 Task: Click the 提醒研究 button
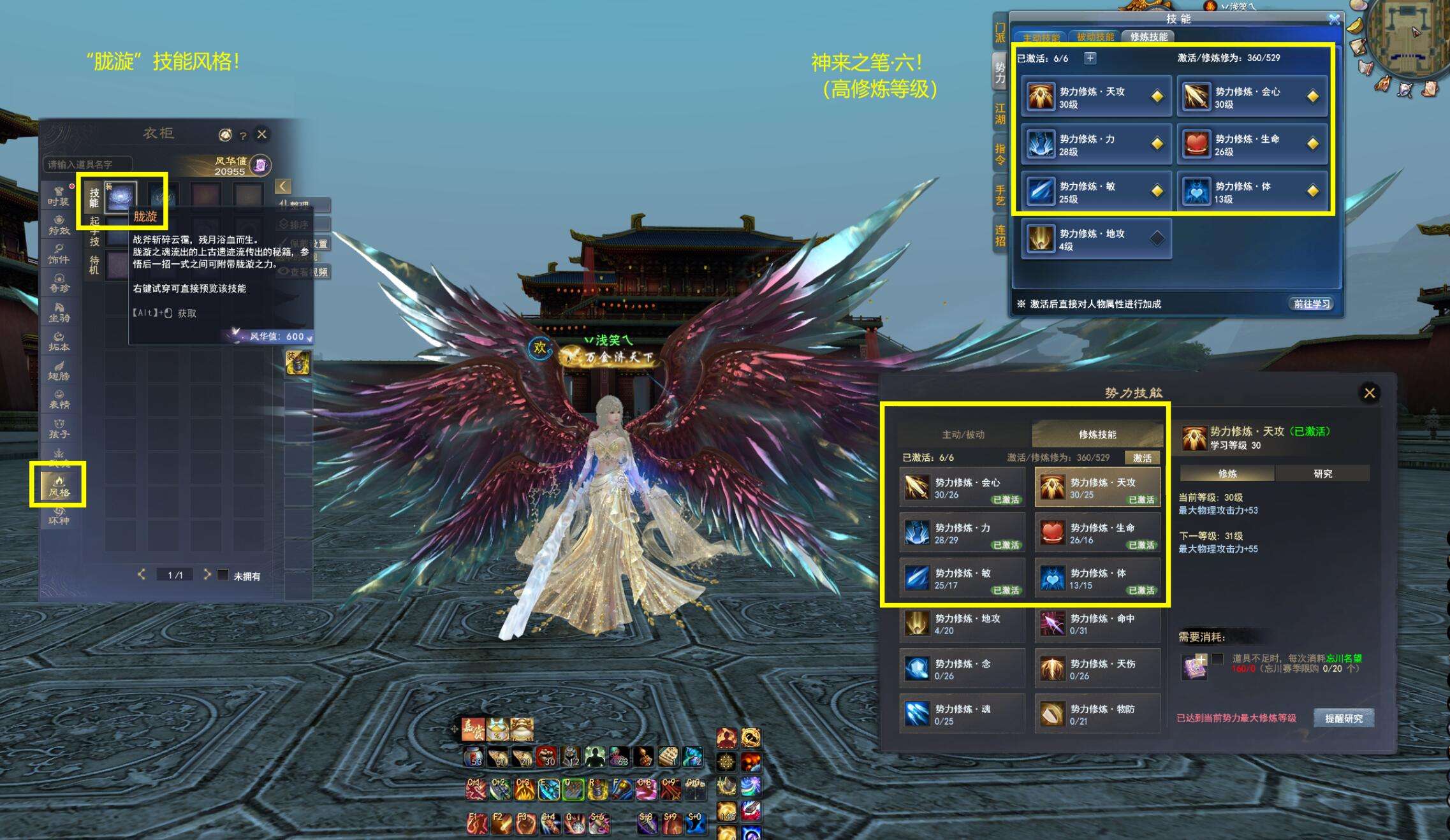pyautogui.click(x=1344, y=718)
